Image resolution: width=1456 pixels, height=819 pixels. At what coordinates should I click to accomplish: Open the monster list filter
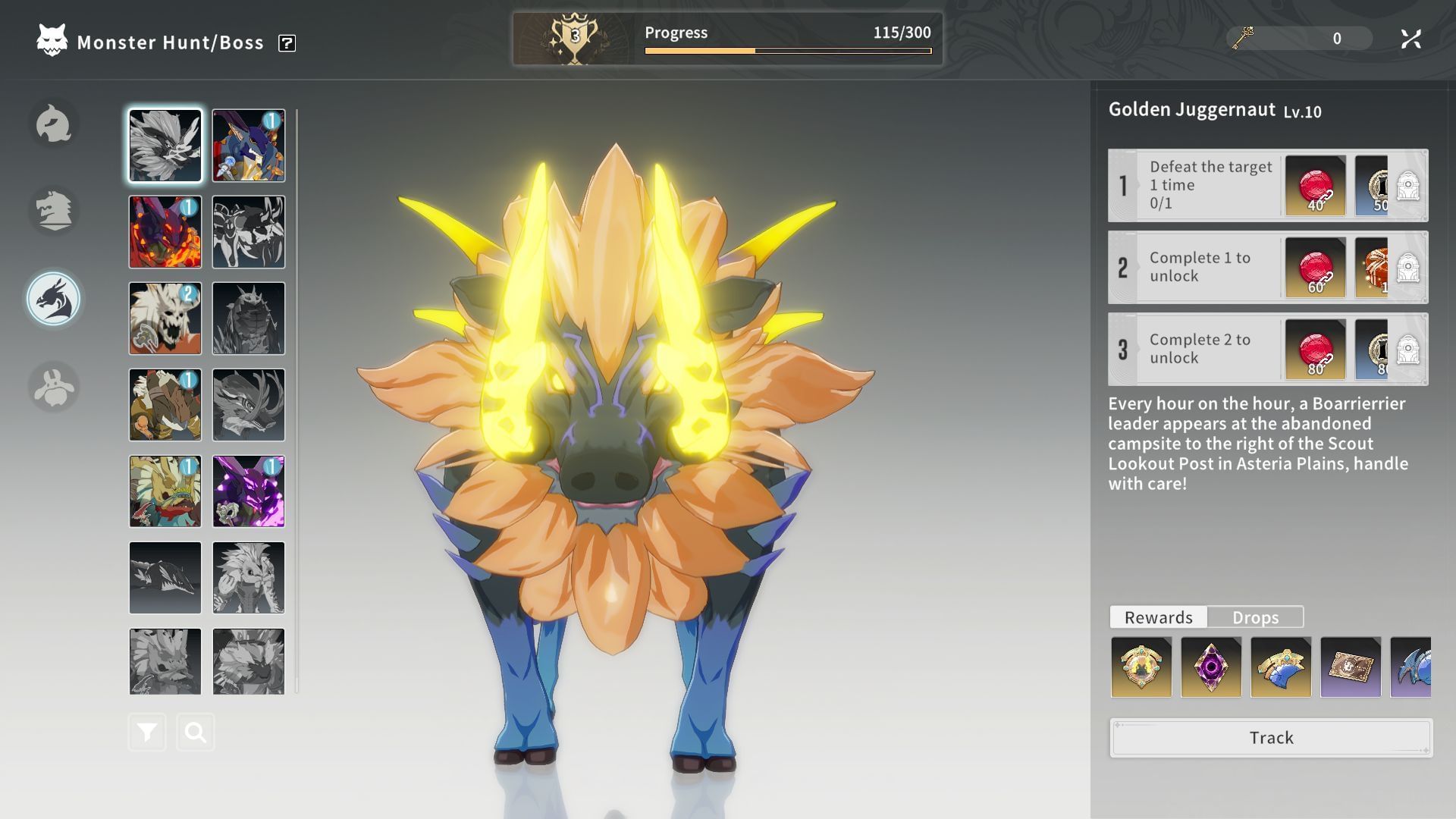coord(147,733)
